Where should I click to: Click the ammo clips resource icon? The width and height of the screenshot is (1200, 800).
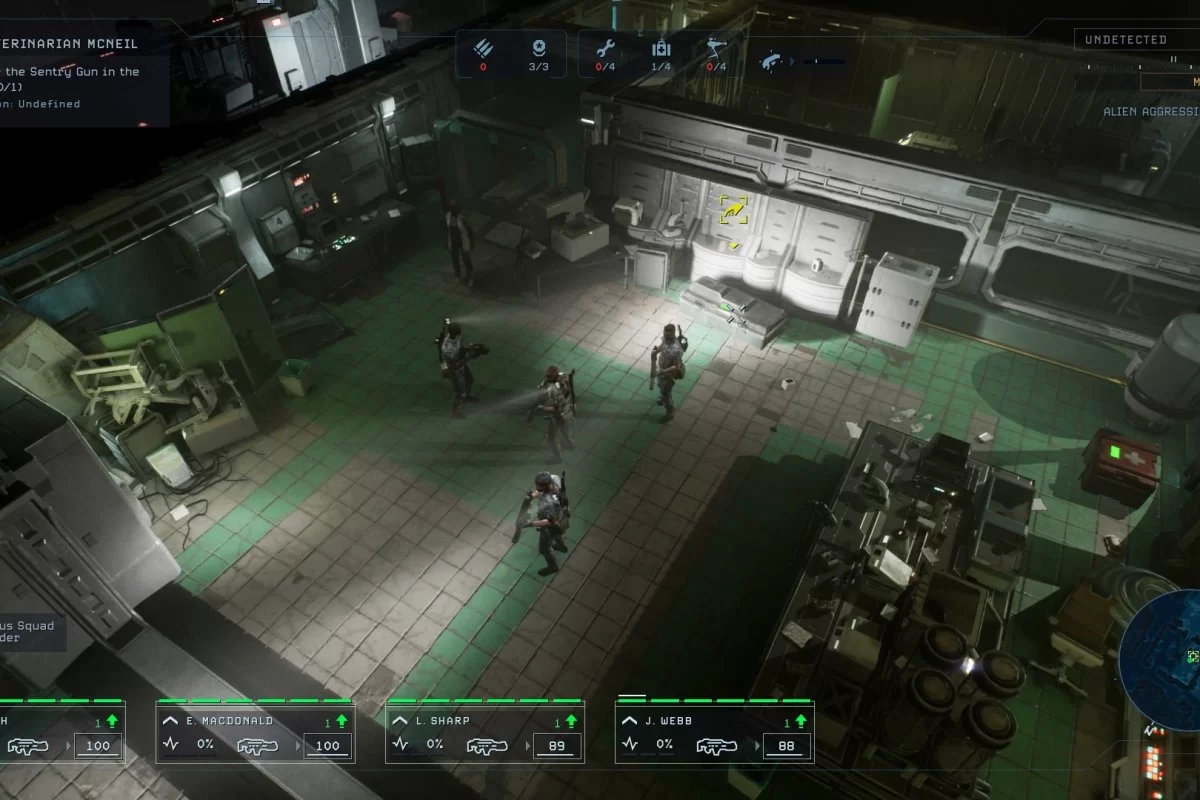tap(482, 47)
